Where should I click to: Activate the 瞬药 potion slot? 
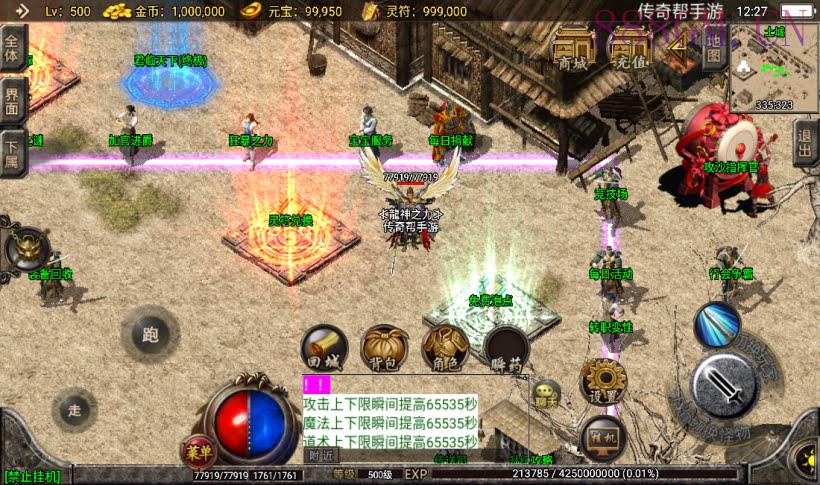click(x=507, y=348)
